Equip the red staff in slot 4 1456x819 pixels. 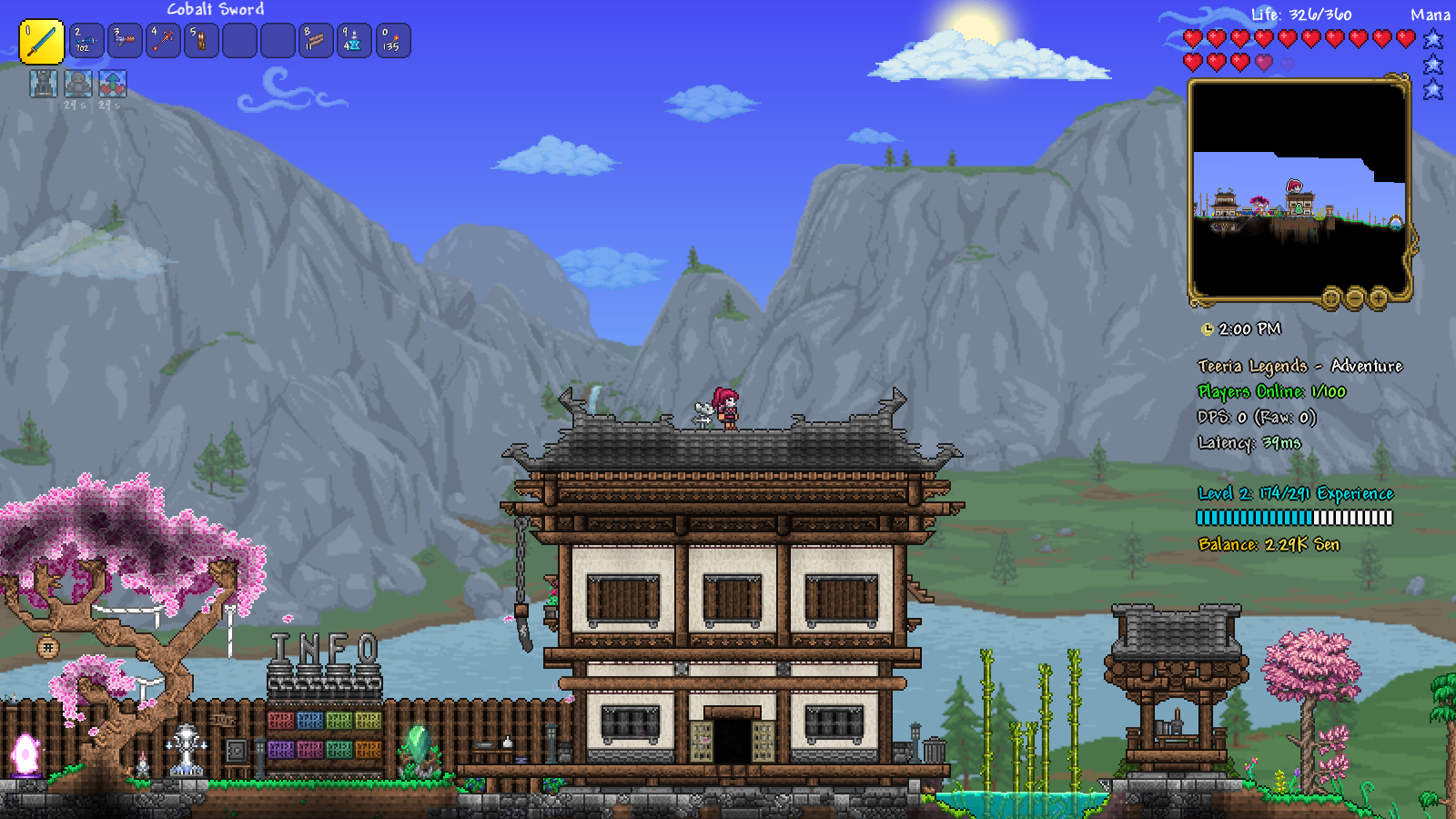pos(163,41)
